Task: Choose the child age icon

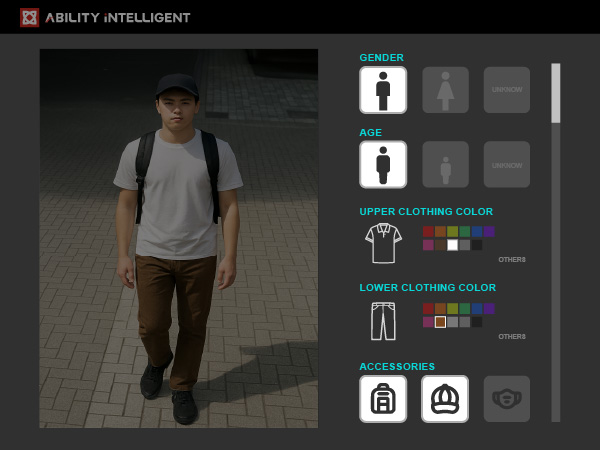Action: [x=445, y=164]
